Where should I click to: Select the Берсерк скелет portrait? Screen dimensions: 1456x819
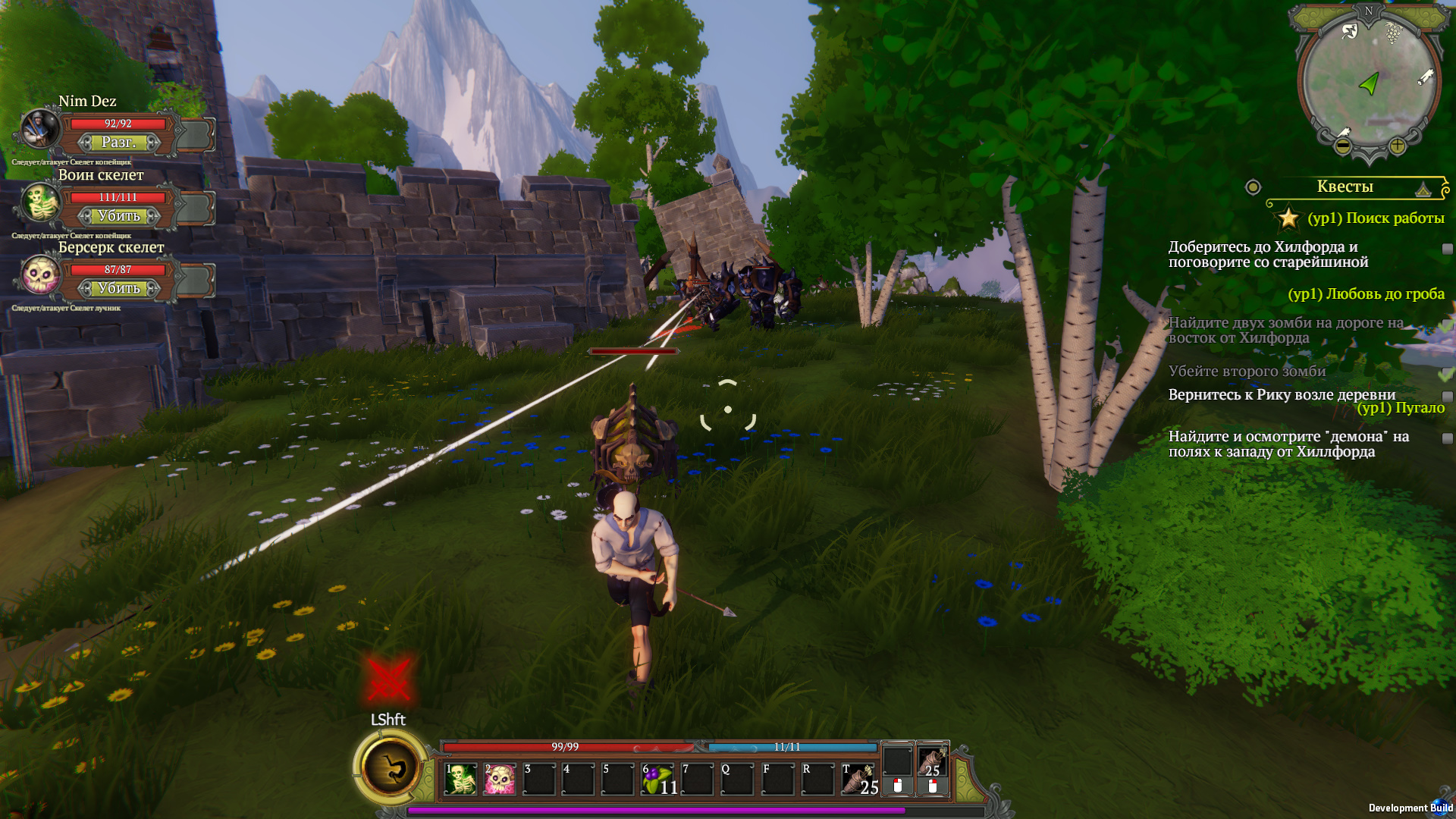[x=39, y=275]
